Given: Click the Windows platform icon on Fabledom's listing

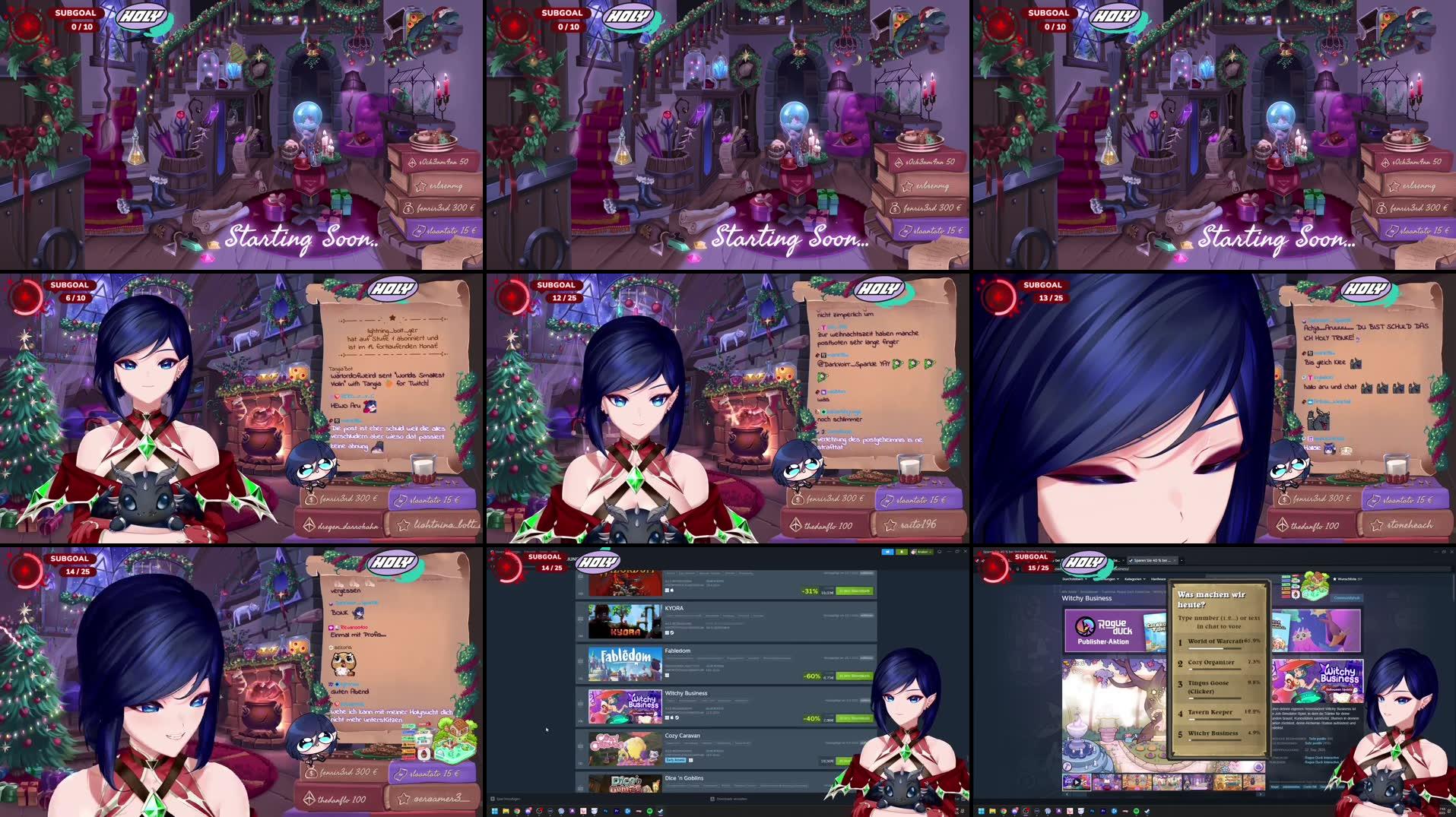Looking at the screenshot, I should pyautogui.click(x=667, y=676).
